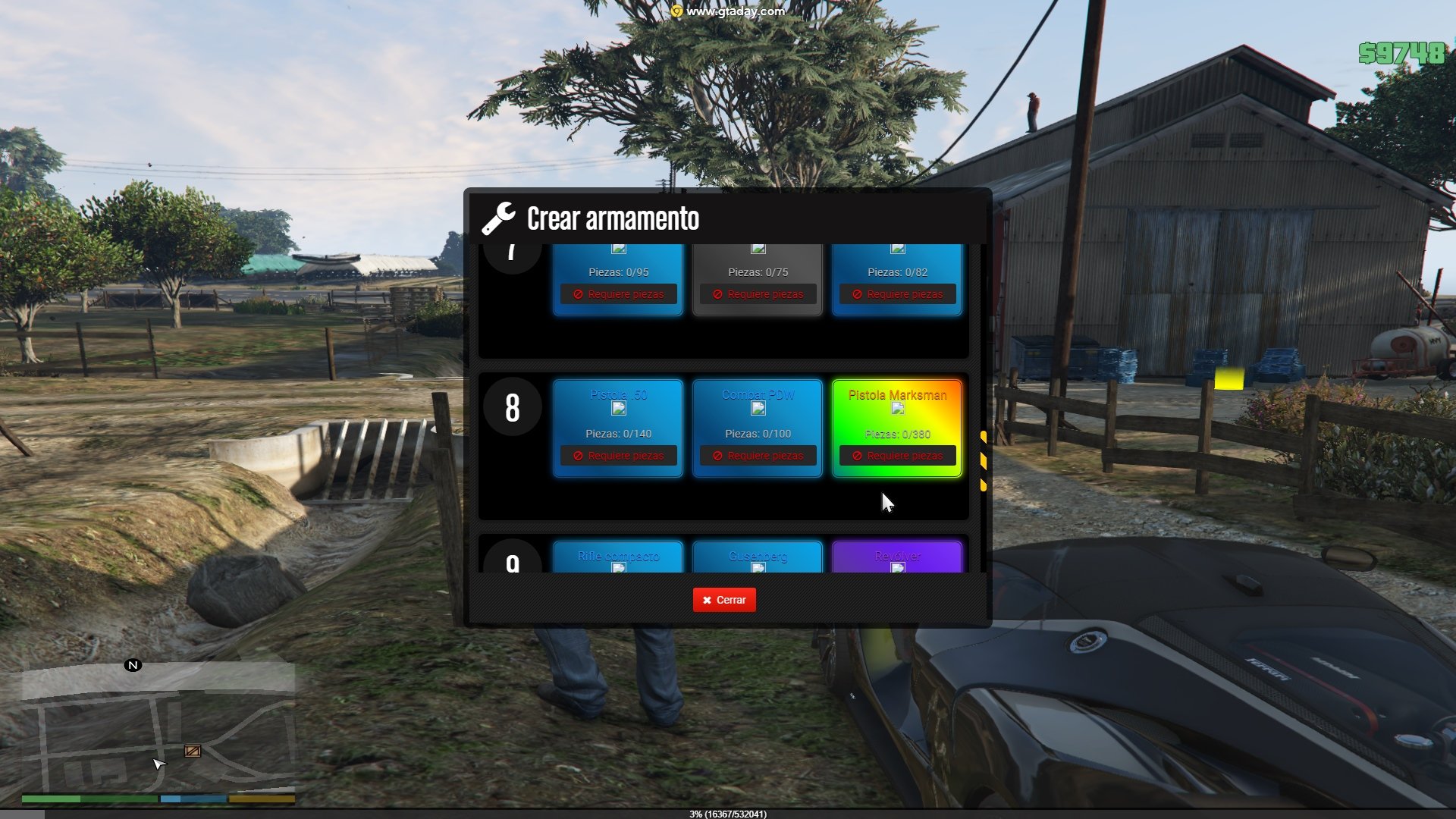Select the Rifle compacto card
Viewport: 1456px width, 819px height.
pyautogui.click(x=618, y=557)
